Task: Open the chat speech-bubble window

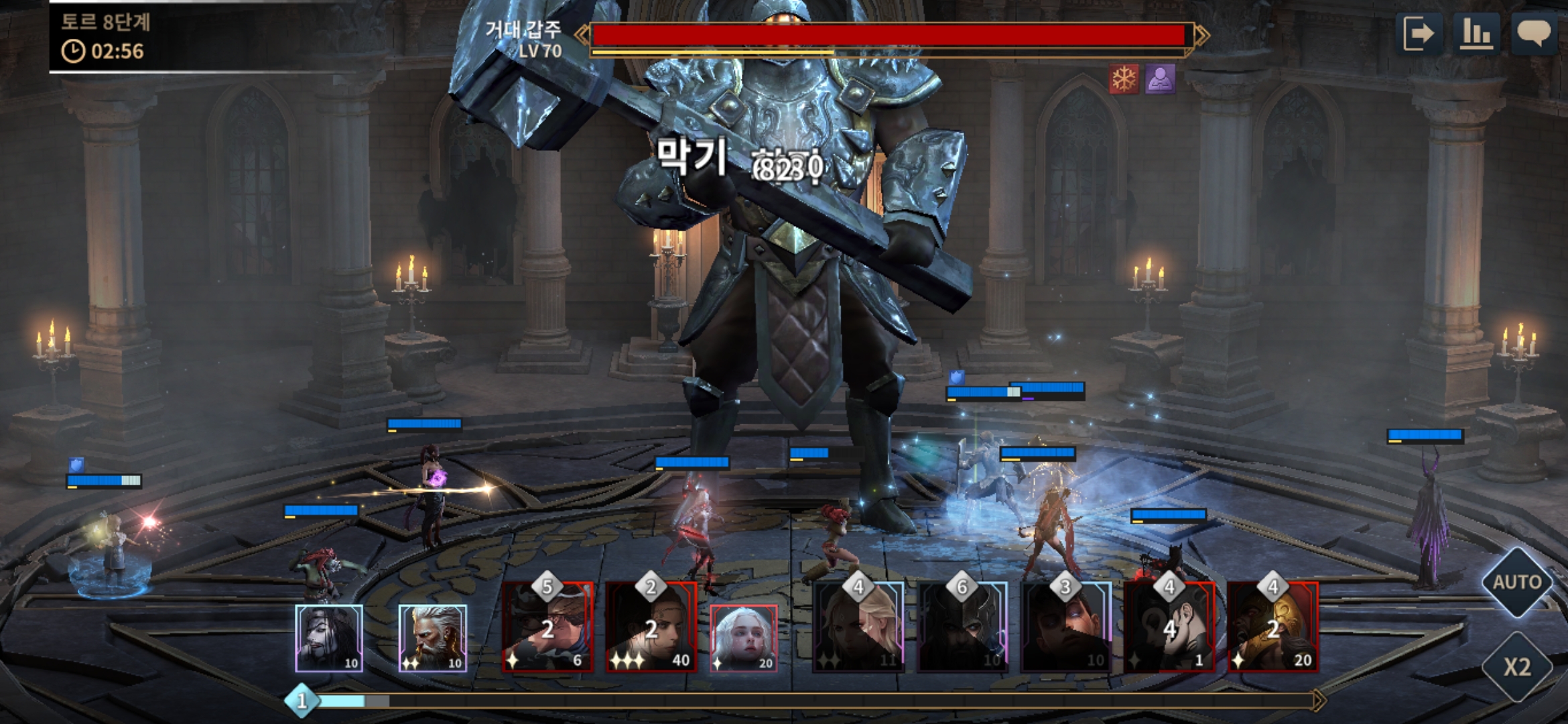Action: click(x=1534, y=34)
